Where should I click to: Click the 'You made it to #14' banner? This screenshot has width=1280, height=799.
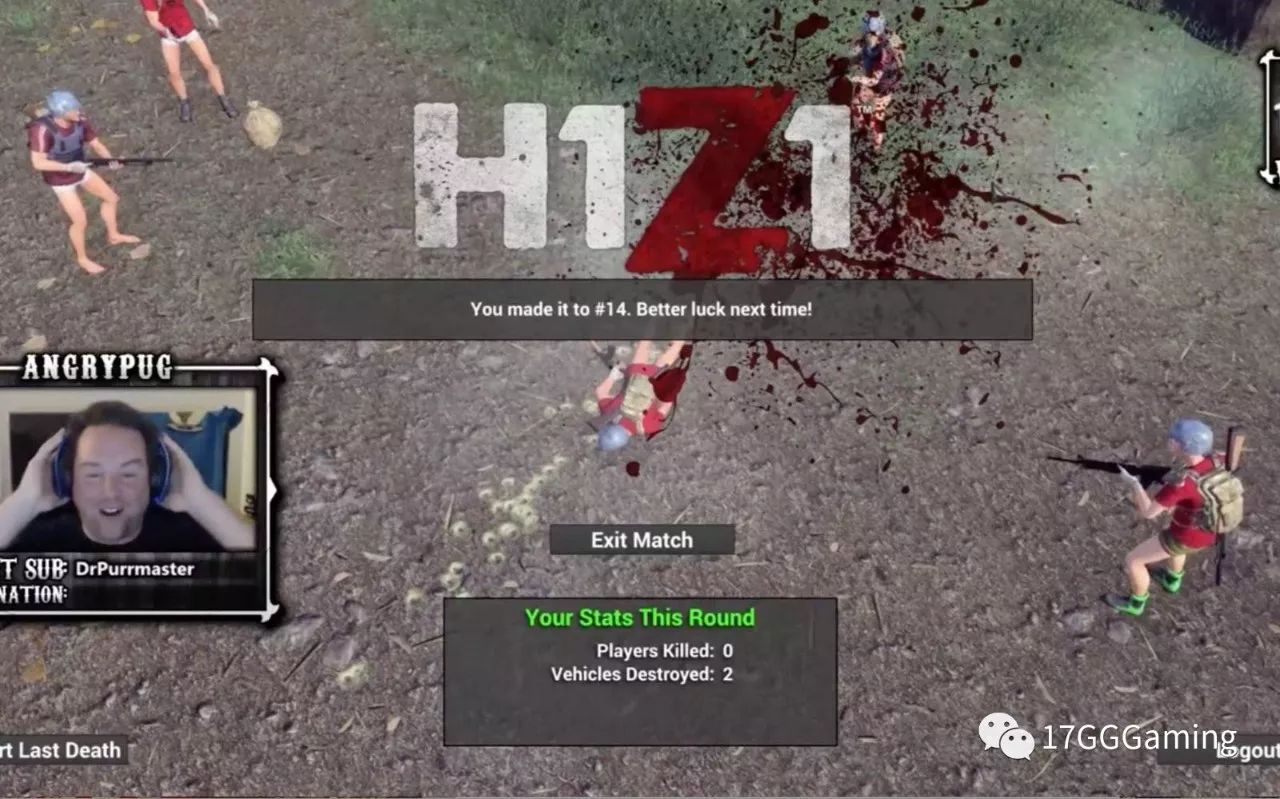click(640, 310)
